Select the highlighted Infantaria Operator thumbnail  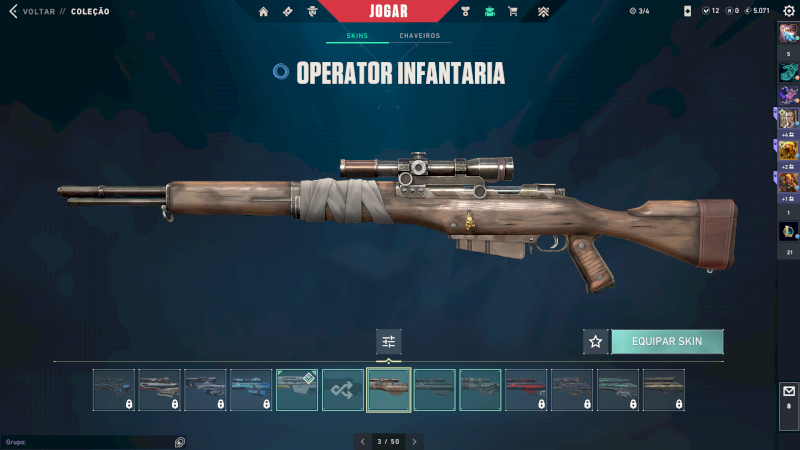click(389, 390)
